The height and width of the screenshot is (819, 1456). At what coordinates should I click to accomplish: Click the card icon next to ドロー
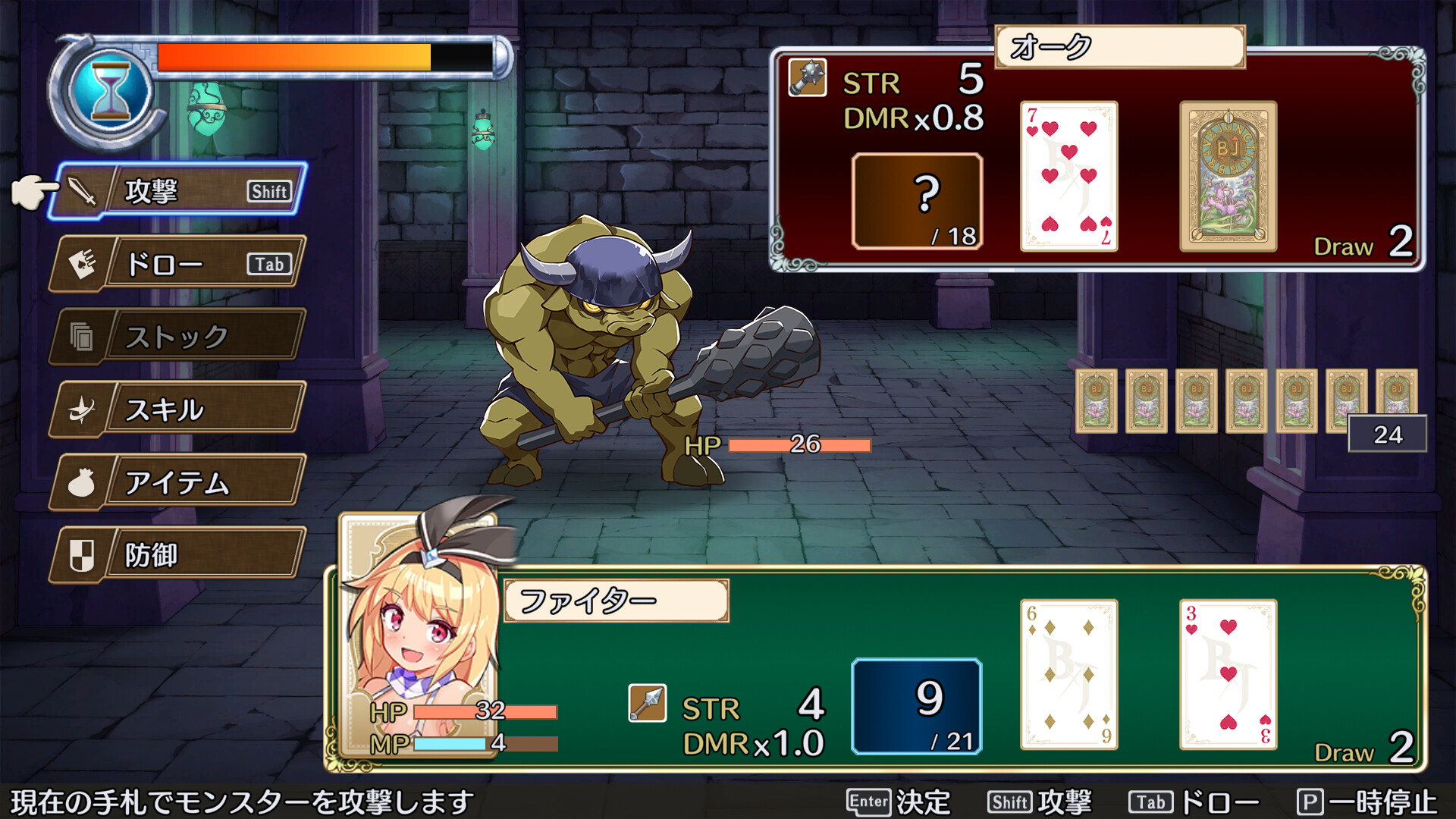[86, 263]
